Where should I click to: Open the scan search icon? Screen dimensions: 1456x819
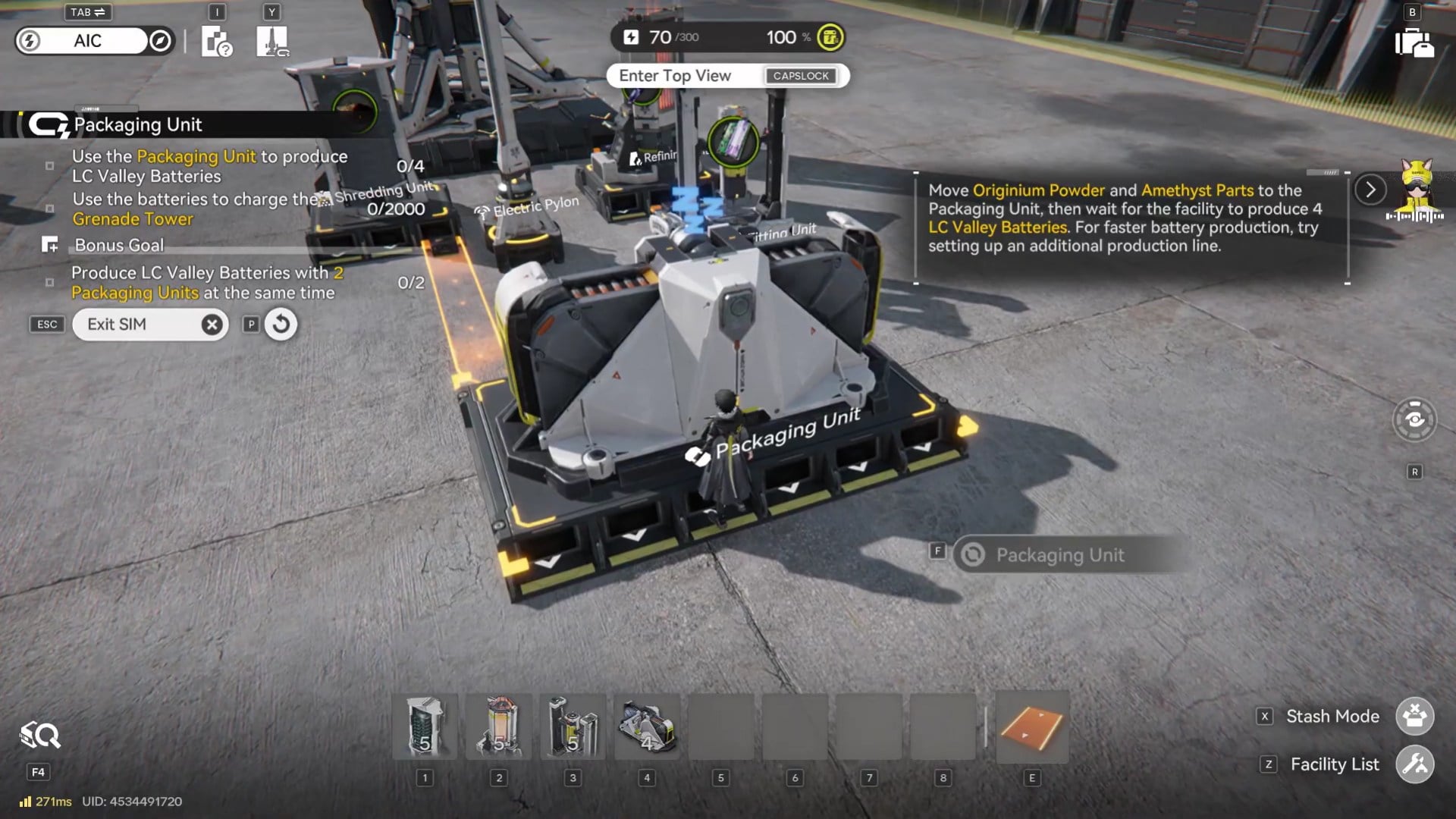39,735
